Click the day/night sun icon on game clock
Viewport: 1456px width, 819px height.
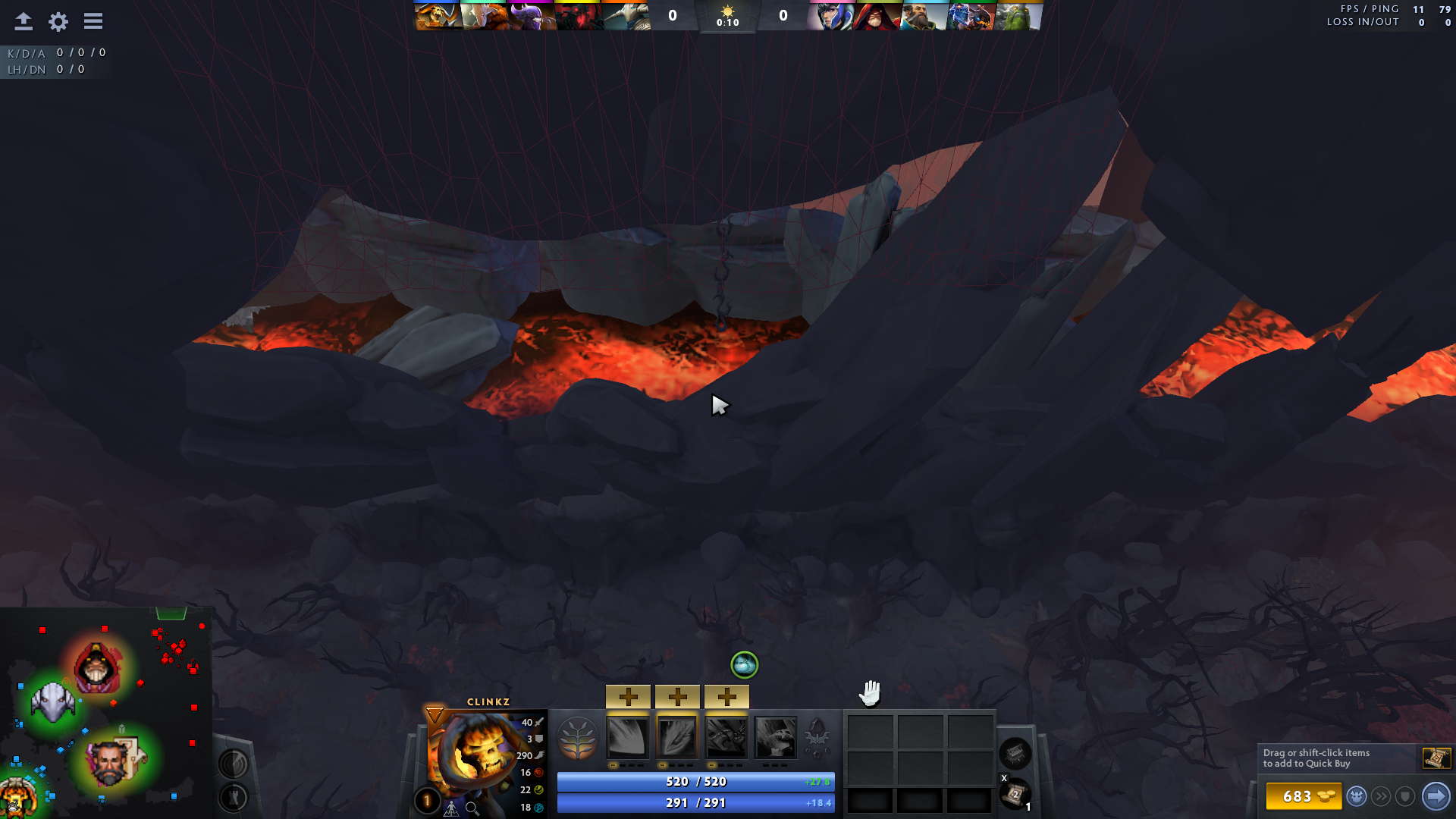click(x=729, y=12)
